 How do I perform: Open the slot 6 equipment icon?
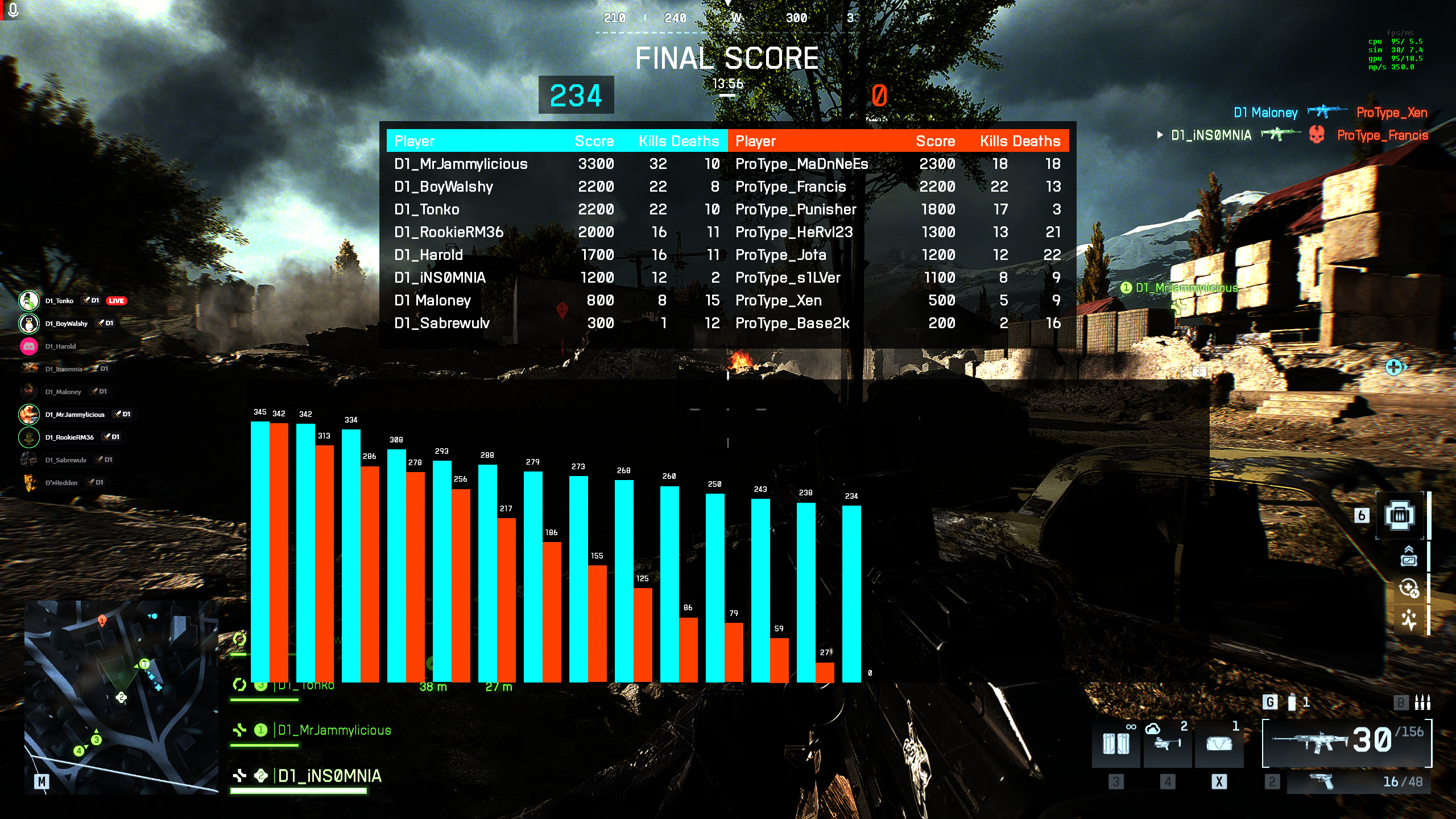click(1399, 515)
